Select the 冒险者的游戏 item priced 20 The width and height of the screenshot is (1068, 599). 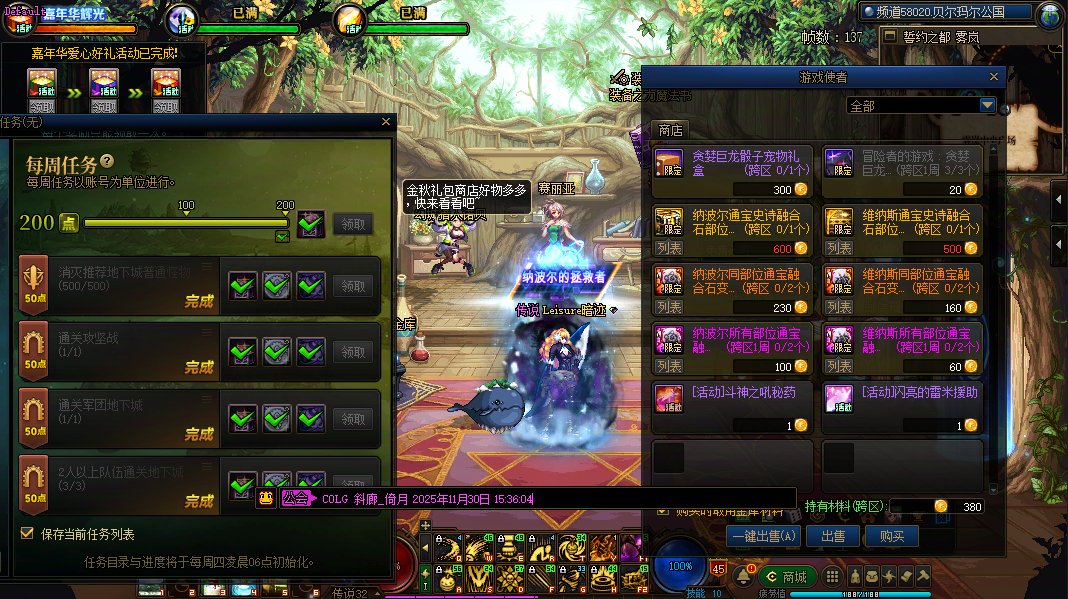[903, 172]
